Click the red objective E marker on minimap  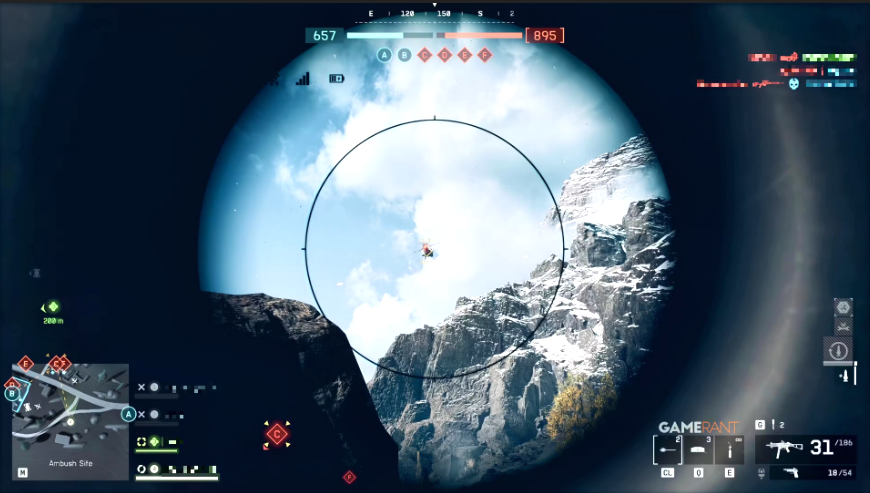click(26, 363)
